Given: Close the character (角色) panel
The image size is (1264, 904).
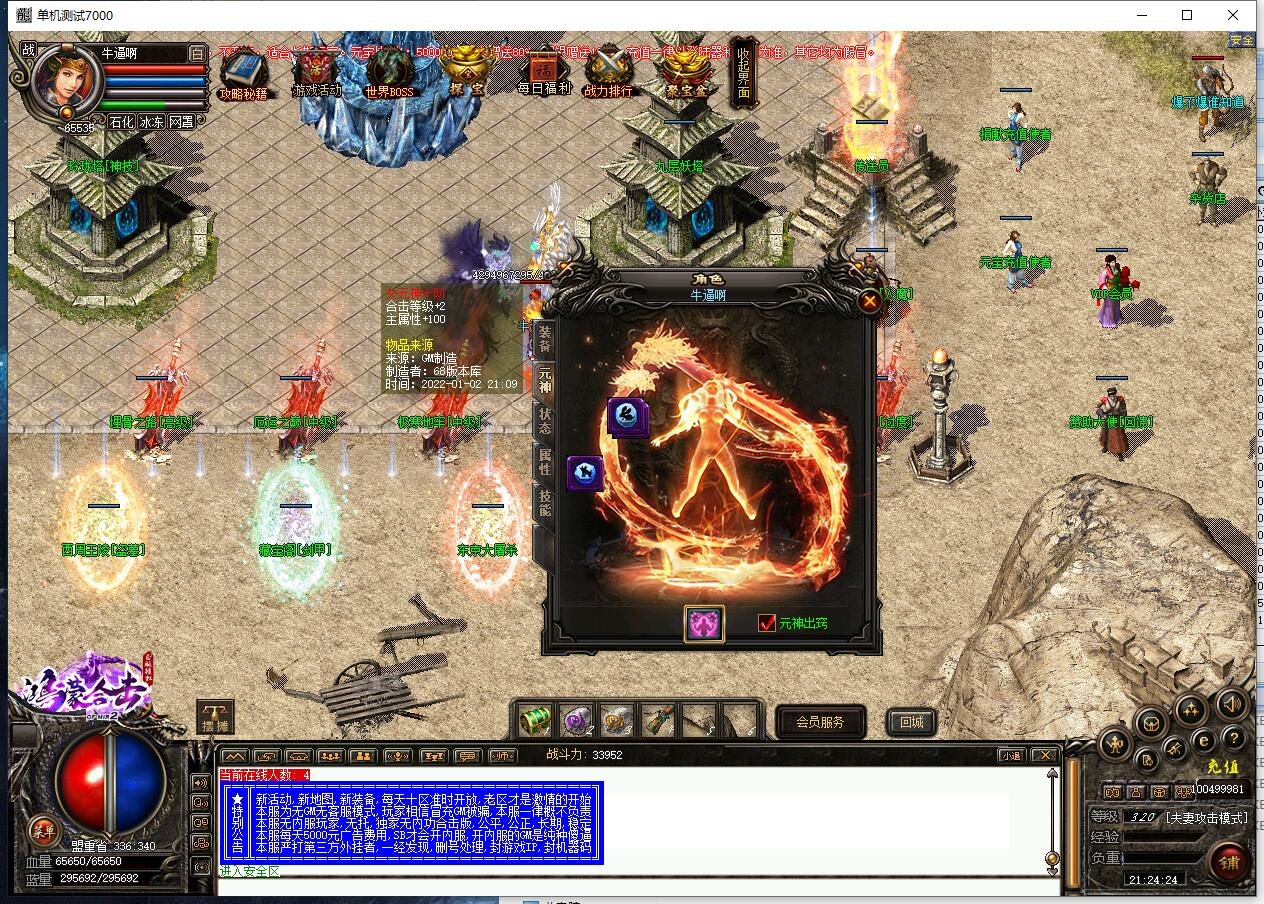Looking at the screenshot, I should (x=869, y=301).
